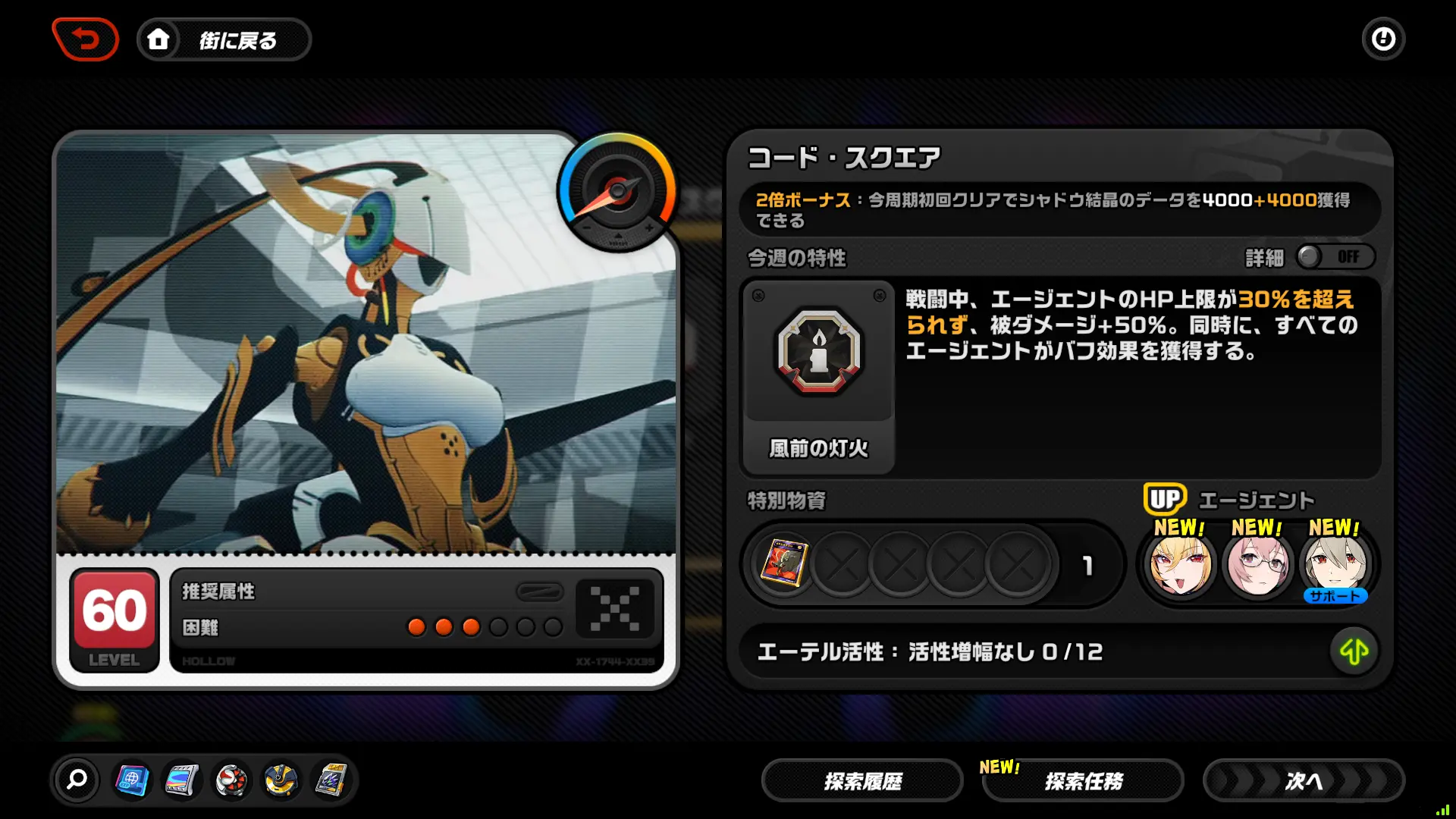Image resolution: width=1456 pixels, height=819 pixels.
Task: Click the yellow W-Engine device icon
Action: pos(281,780)
